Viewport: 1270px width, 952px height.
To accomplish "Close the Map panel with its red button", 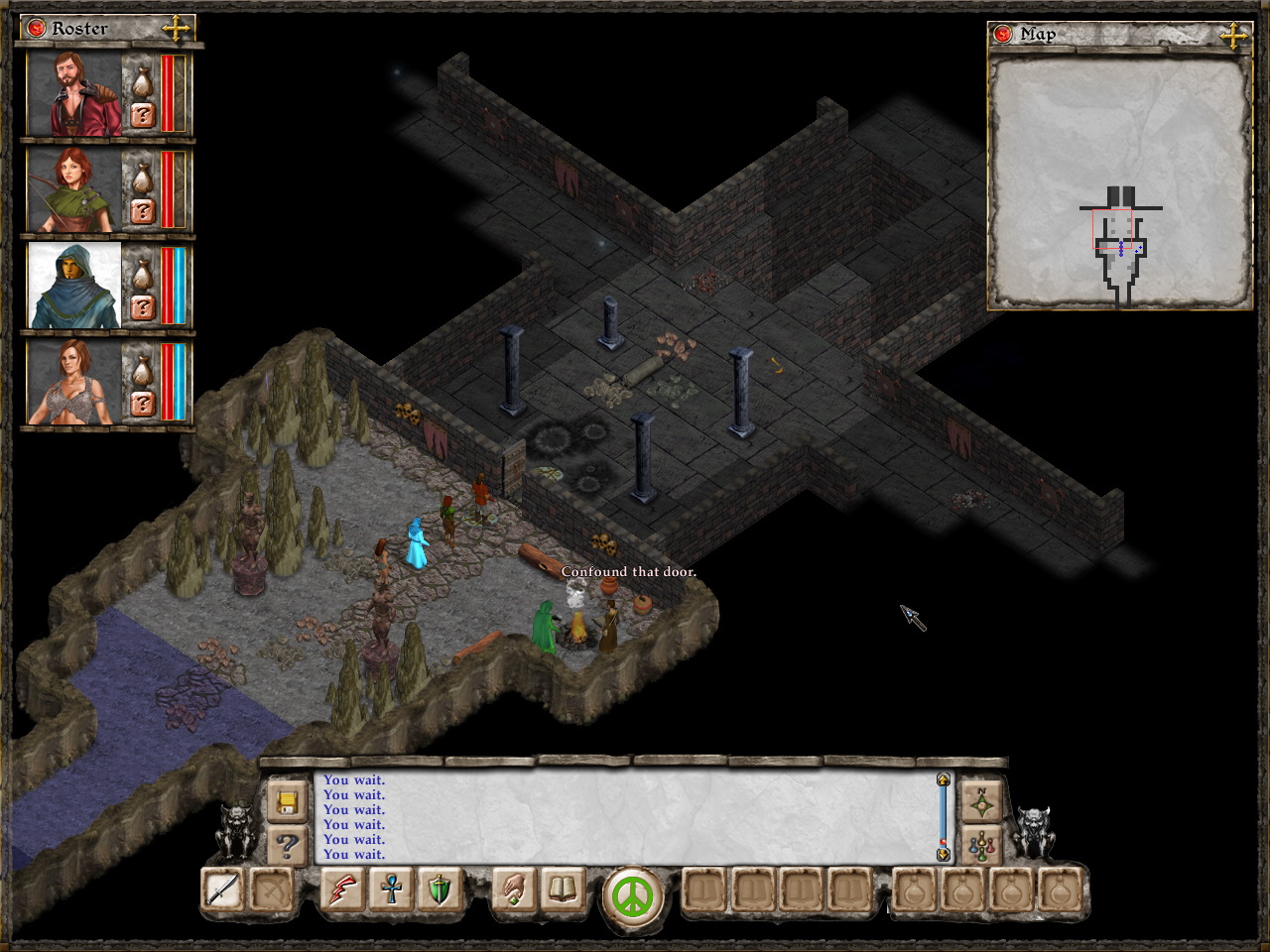I will pyautogui.click(x=1003, y=35).
